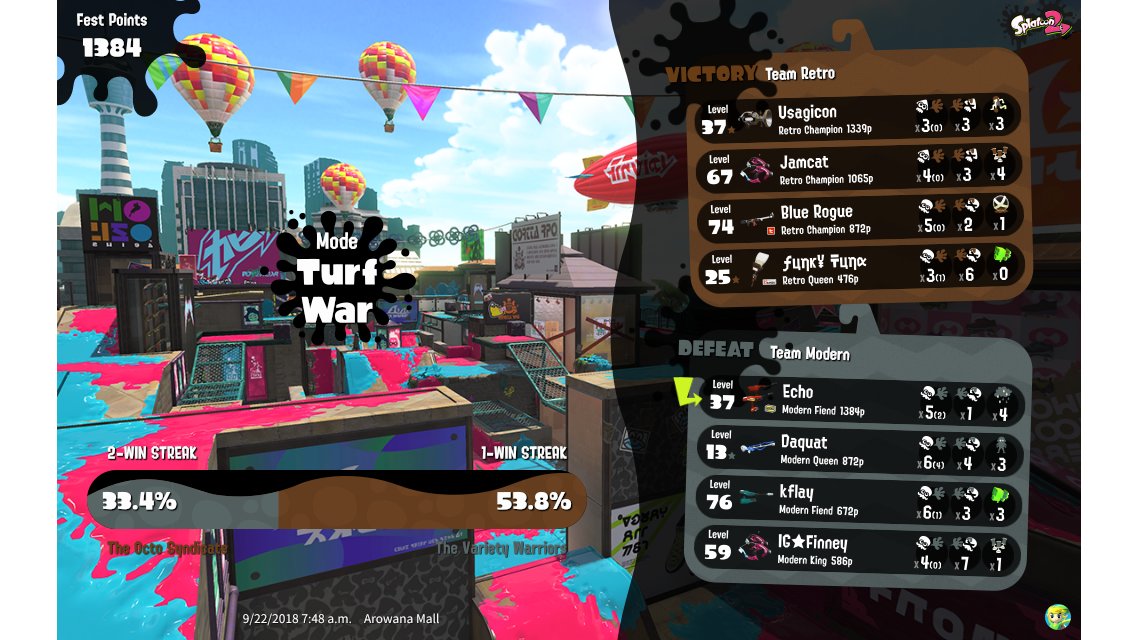Select Daquat's result row

pyautogui.click(x=860, y=450)
